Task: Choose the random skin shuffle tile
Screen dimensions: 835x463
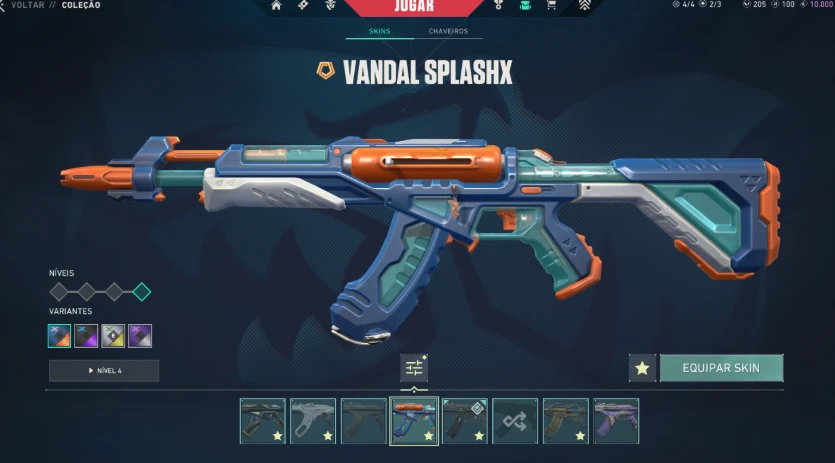Action: [515, 421]
